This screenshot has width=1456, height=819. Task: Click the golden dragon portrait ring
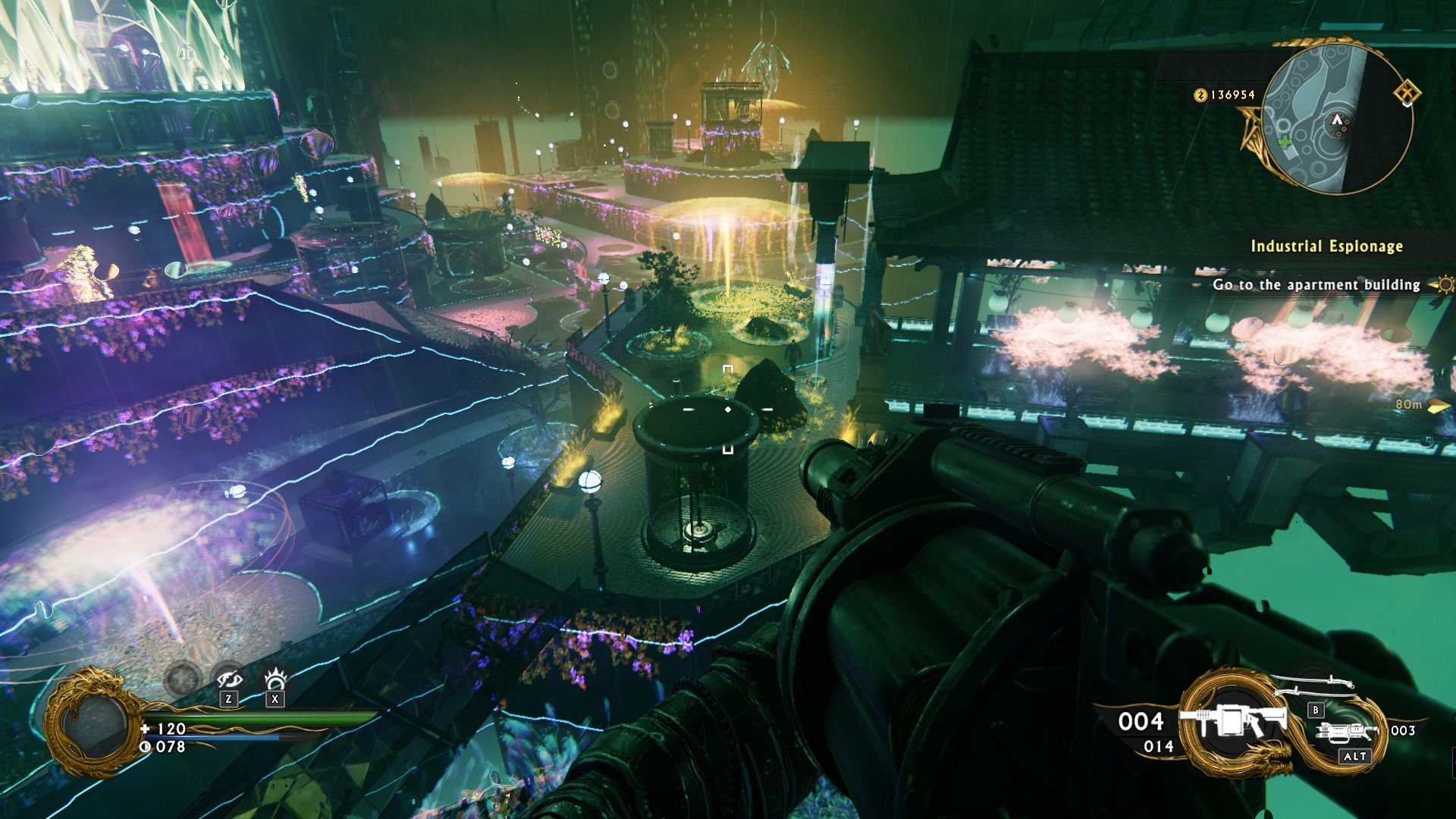[x=91, y=720]
